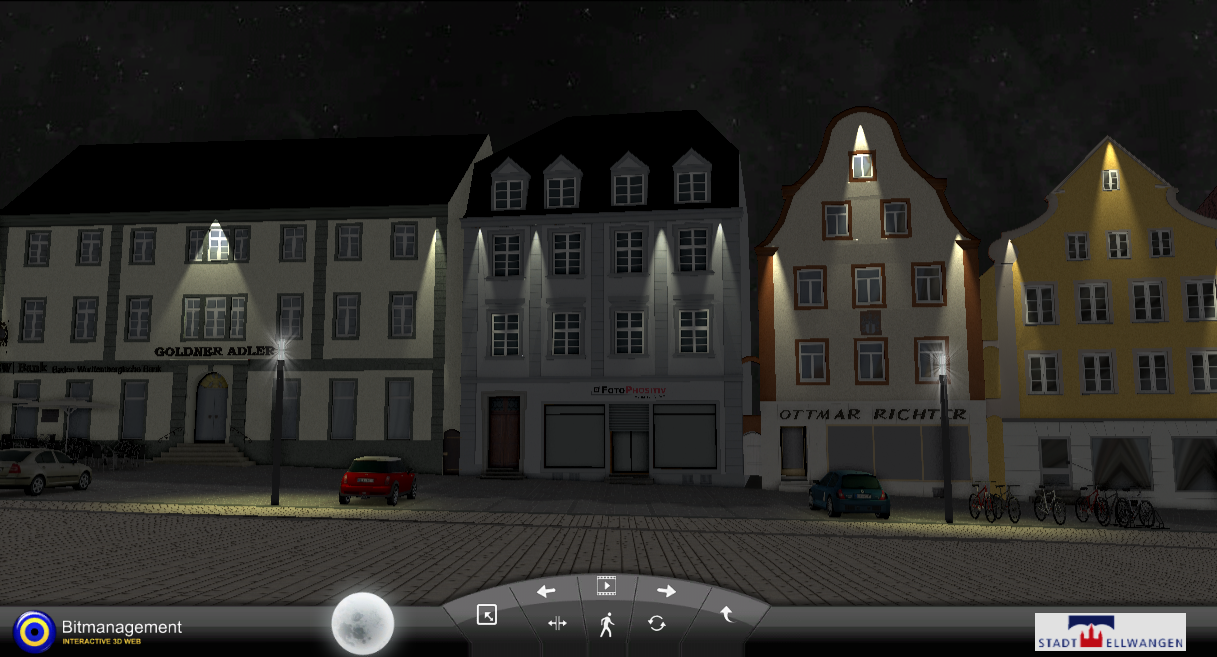Open the Stadt Ellwangen logo link

tap(1110, 632)
